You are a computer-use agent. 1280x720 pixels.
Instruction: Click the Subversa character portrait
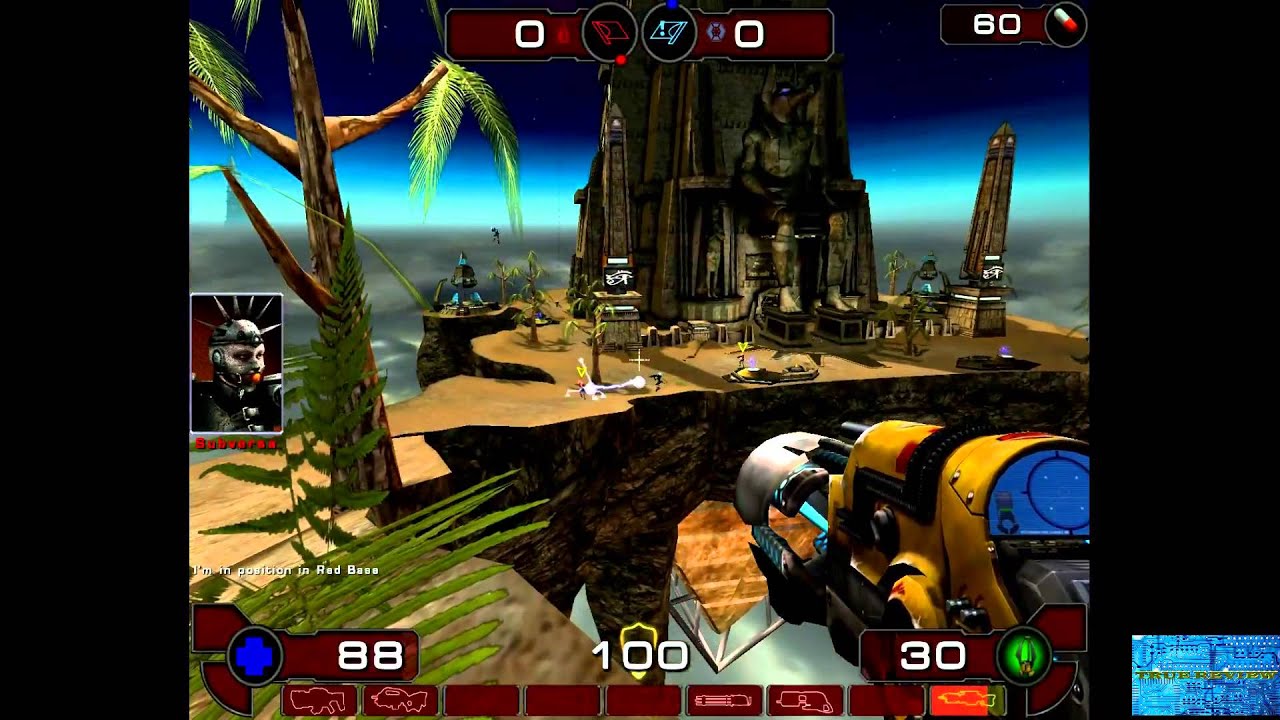click(x=237, y=363)
